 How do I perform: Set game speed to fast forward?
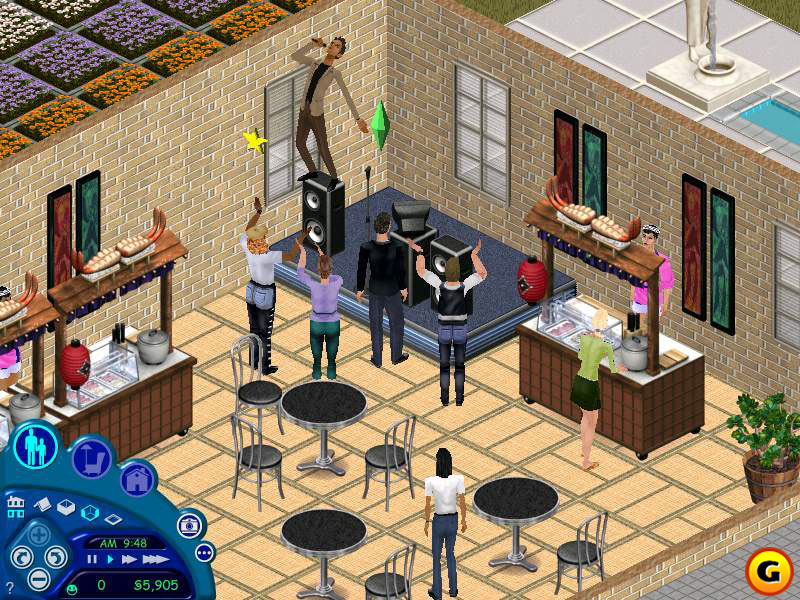coord(128,560)
